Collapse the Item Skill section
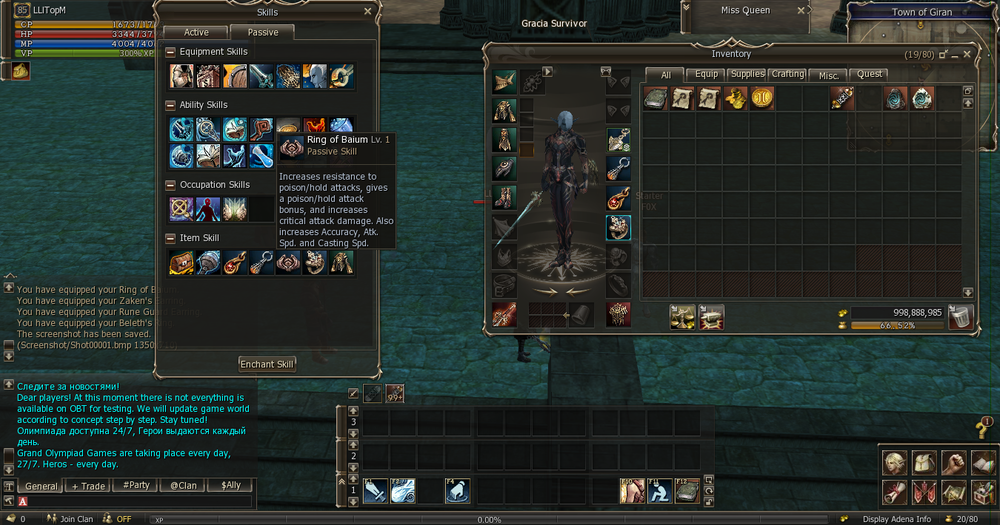 coord(171,238)
